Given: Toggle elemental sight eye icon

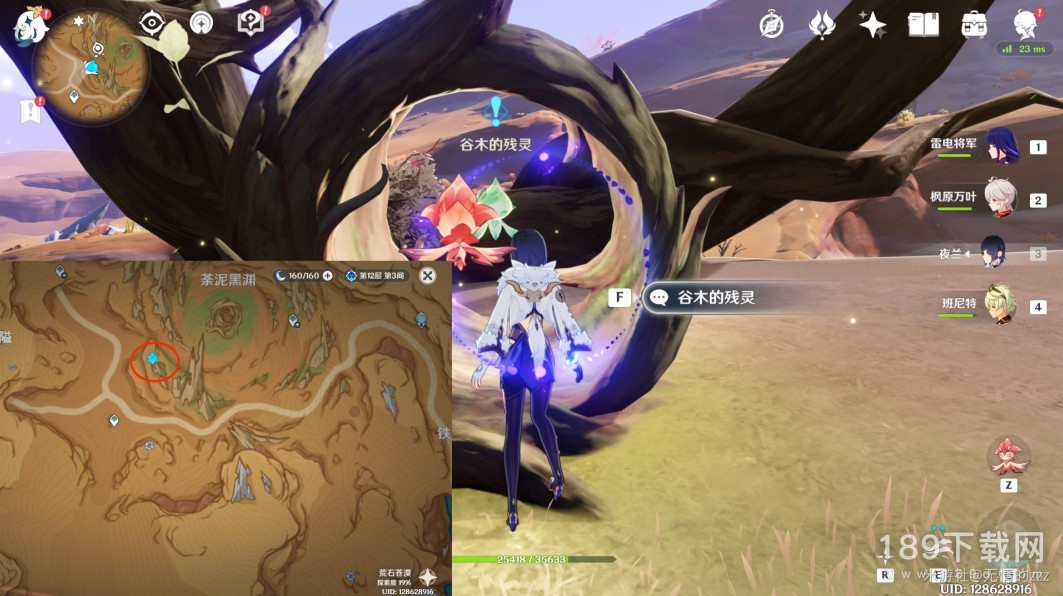Looking at the screenshot, I should (x=152, y=22).
